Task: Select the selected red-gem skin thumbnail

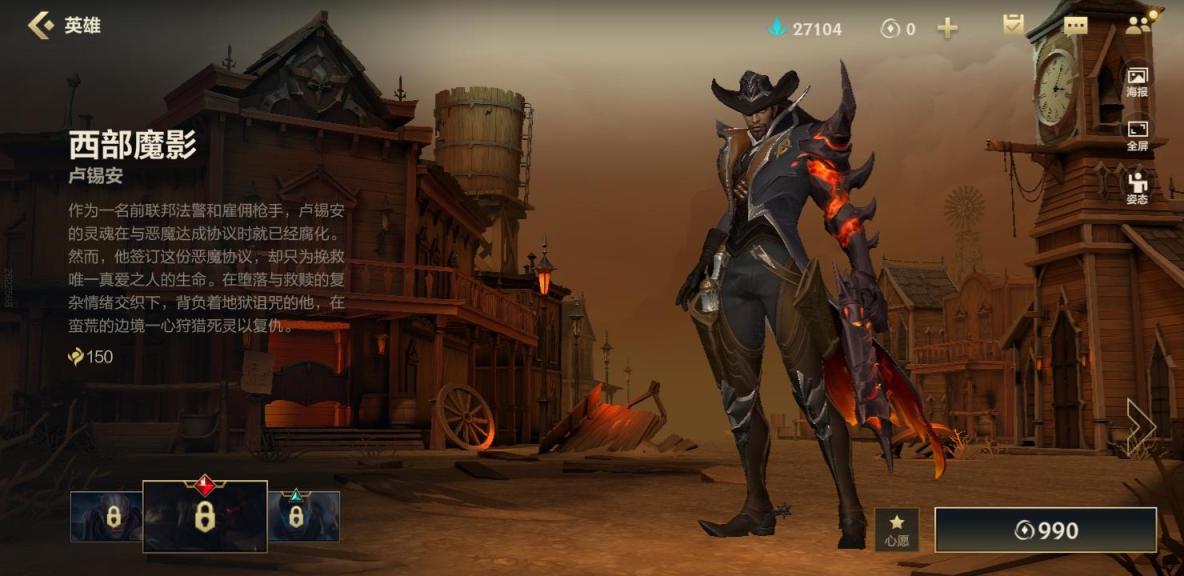Action: (205, 516)
